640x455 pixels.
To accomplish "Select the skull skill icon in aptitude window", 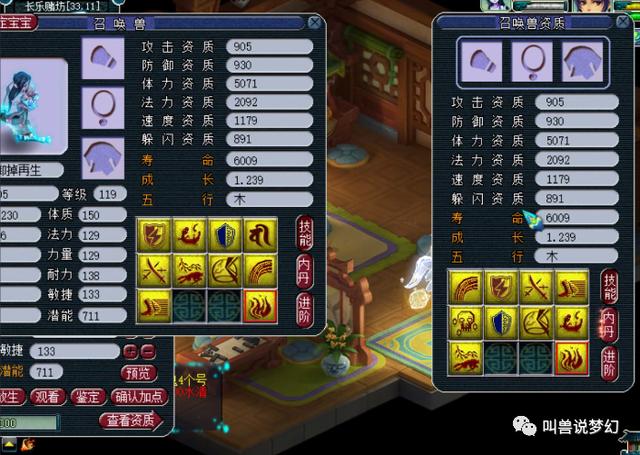I will pyautogui.click(x=461, y=322).
